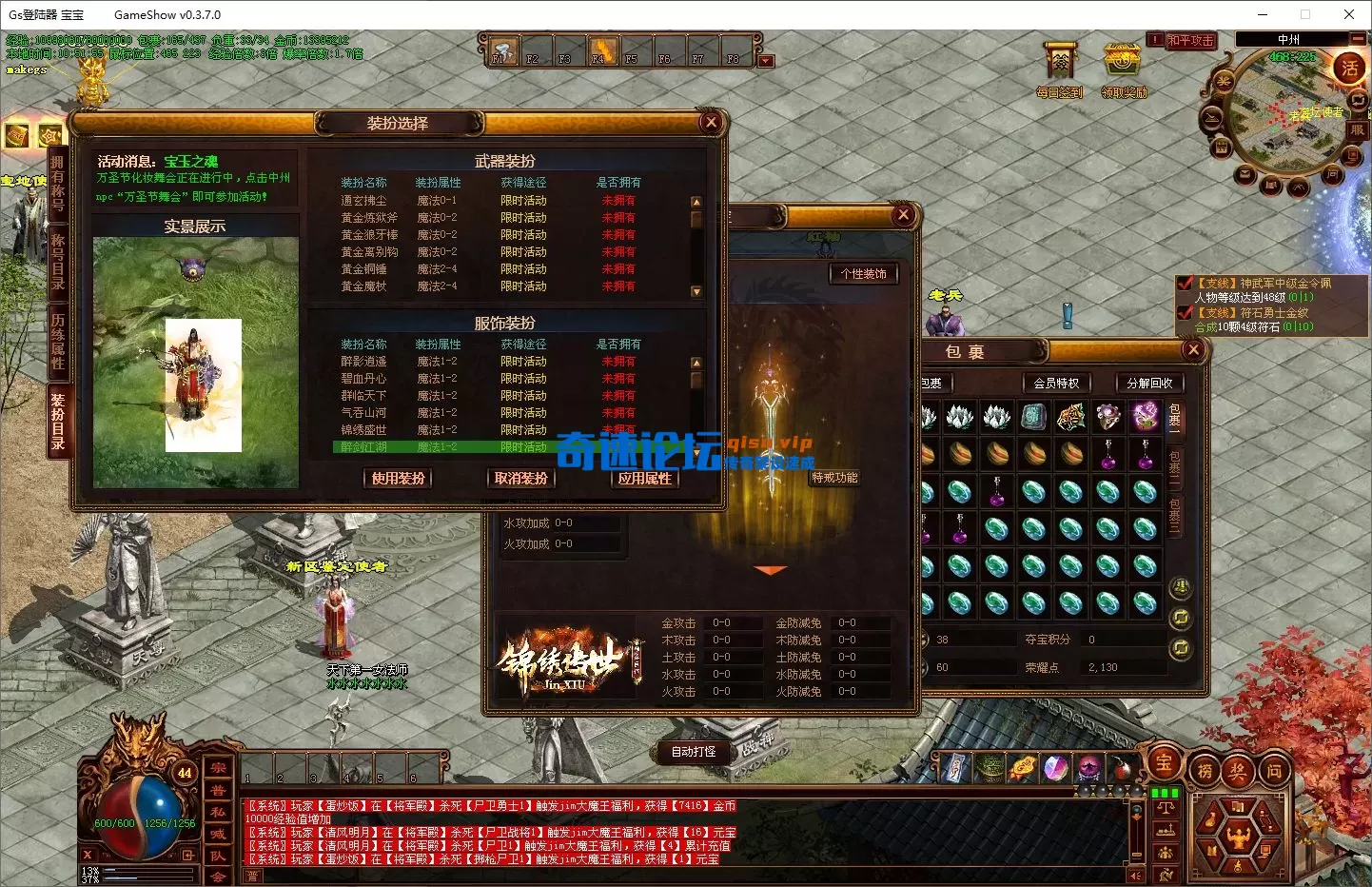Open the 奖 rewards icon
1372x887 pixels.
(1239, 771)
